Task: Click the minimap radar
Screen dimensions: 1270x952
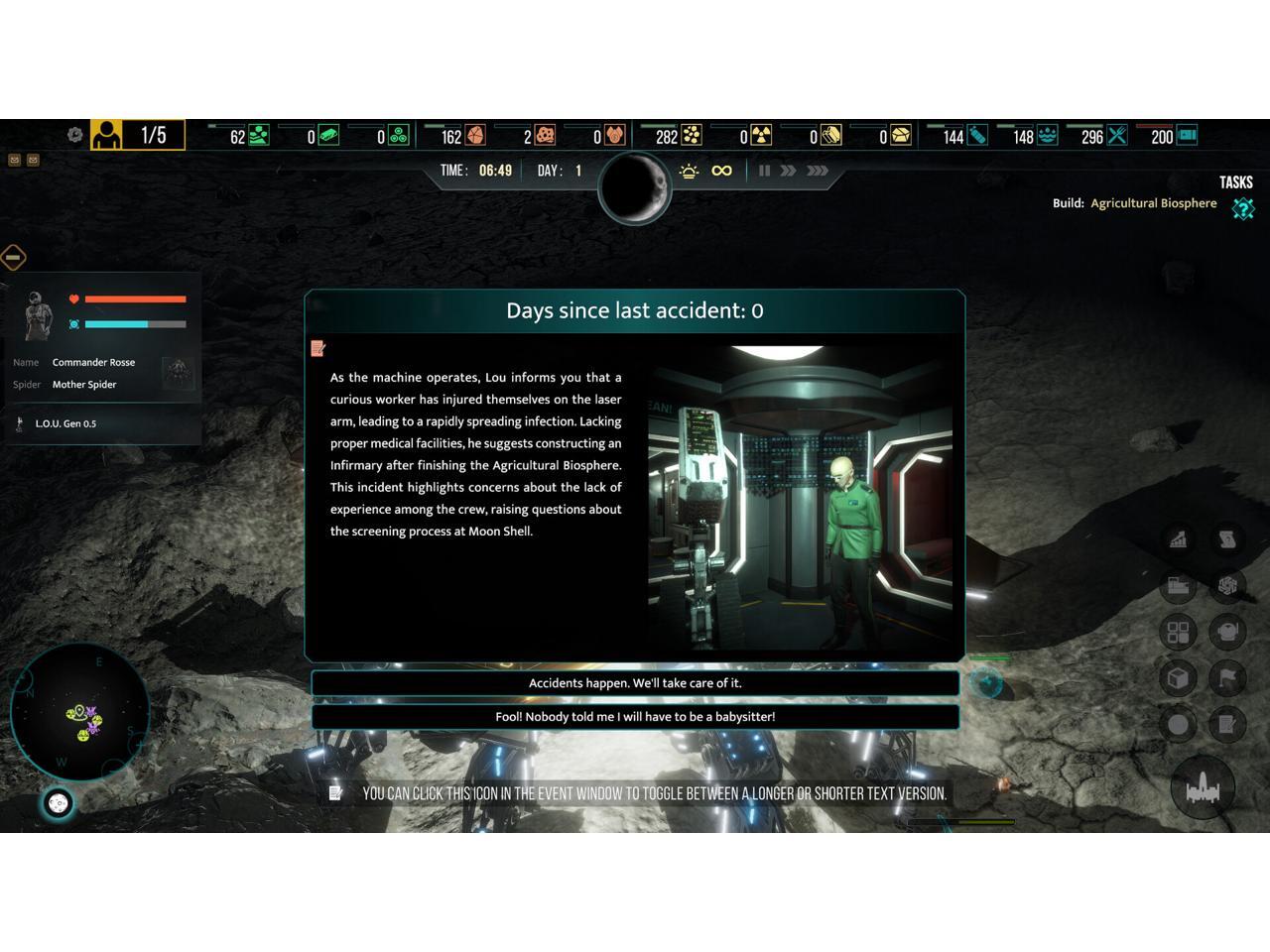Action: (x=79, y=712)
